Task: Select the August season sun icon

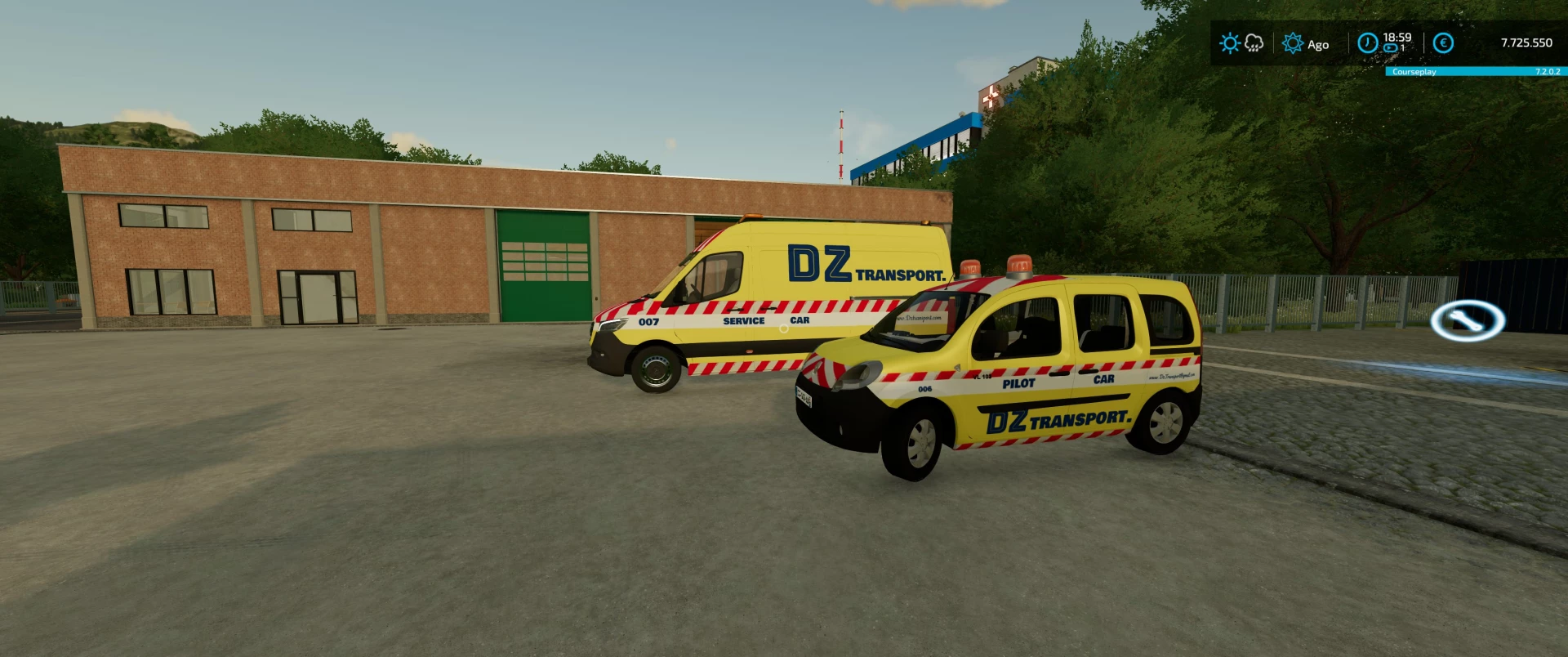Action: click(x=1293, y=42)
